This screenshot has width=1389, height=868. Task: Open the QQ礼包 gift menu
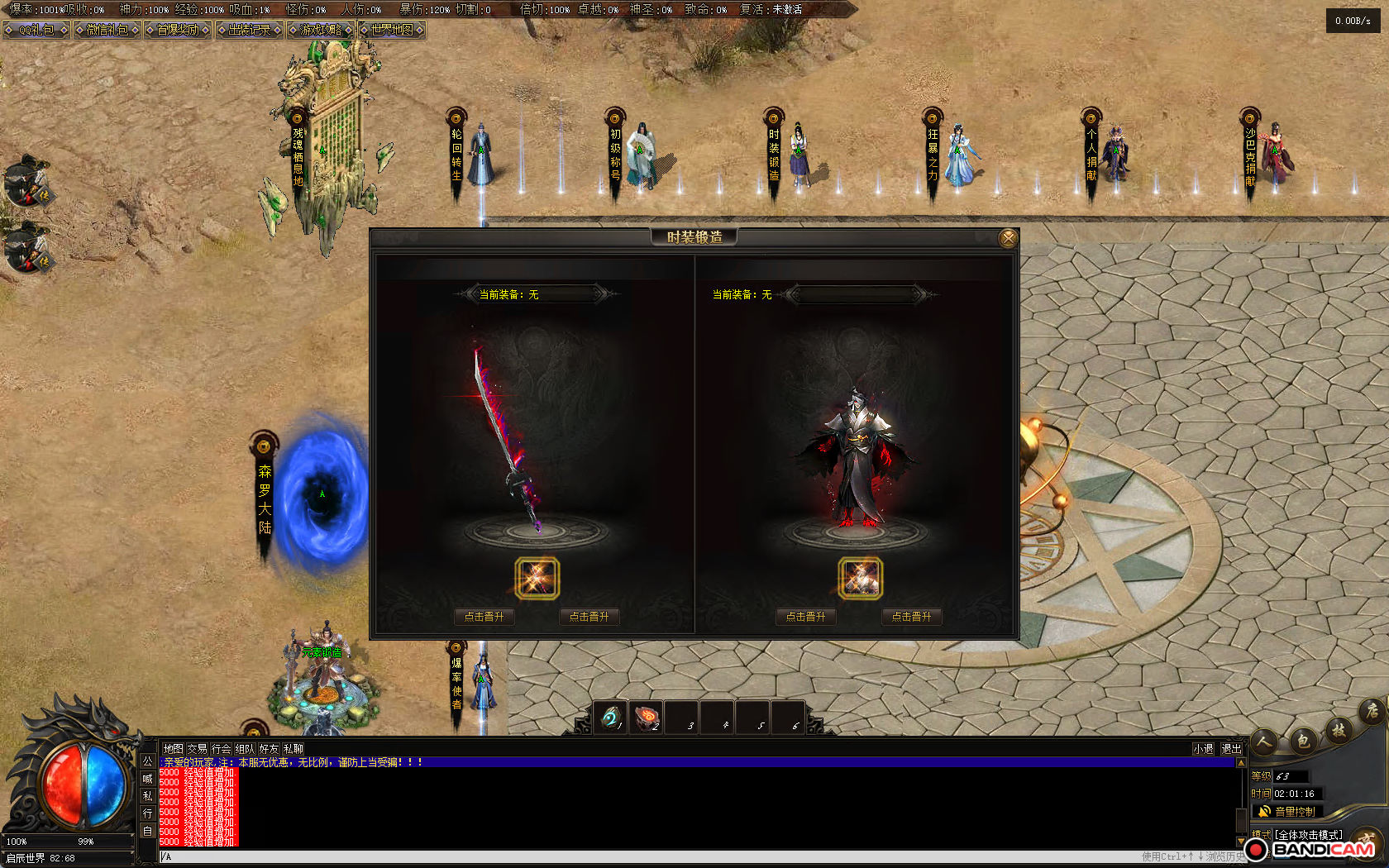pyautogui.click(x=36, y=30)
